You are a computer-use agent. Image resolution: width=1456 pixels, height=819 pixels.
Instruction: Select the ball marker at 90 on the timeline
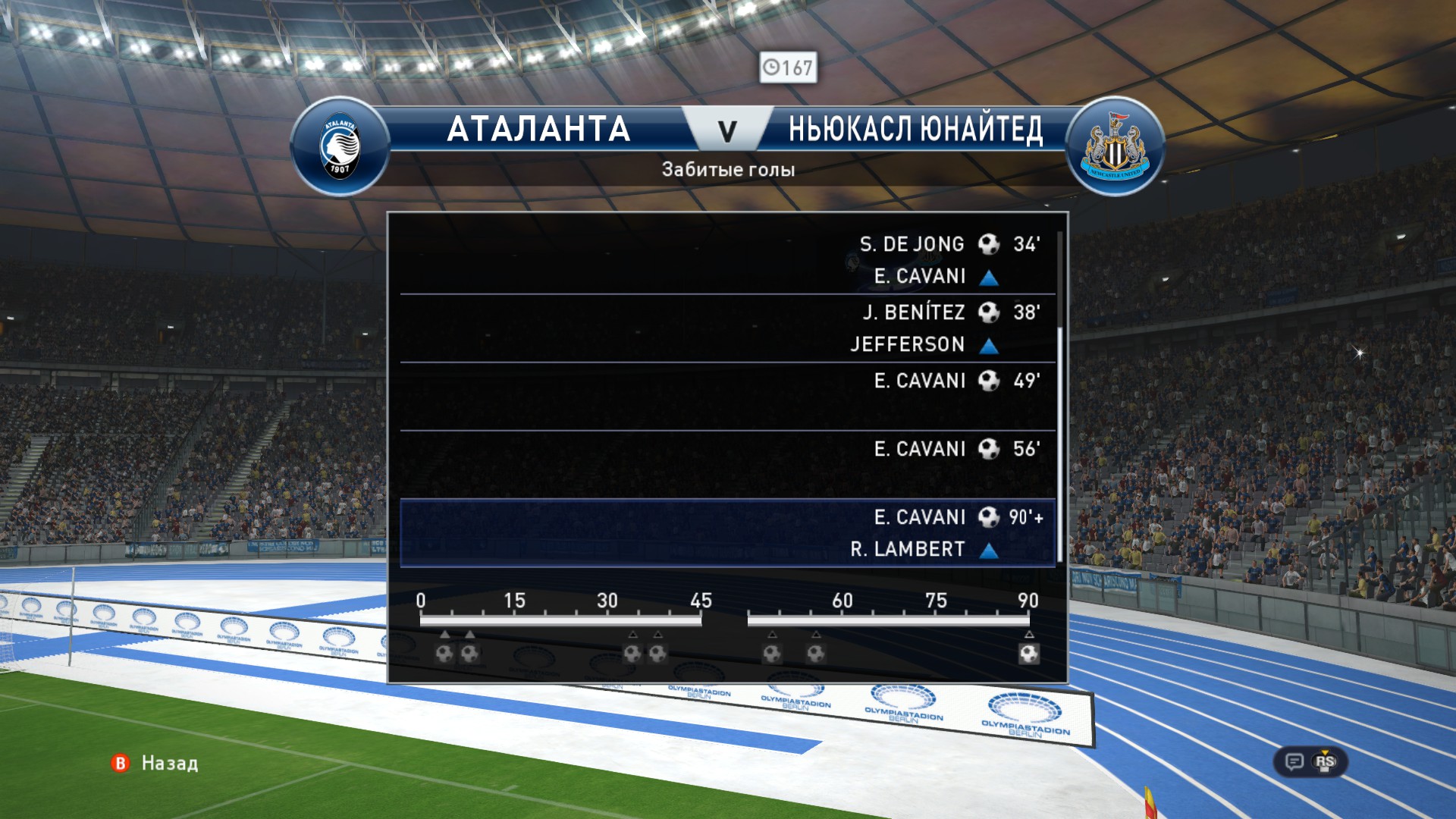click(1029, 654)
